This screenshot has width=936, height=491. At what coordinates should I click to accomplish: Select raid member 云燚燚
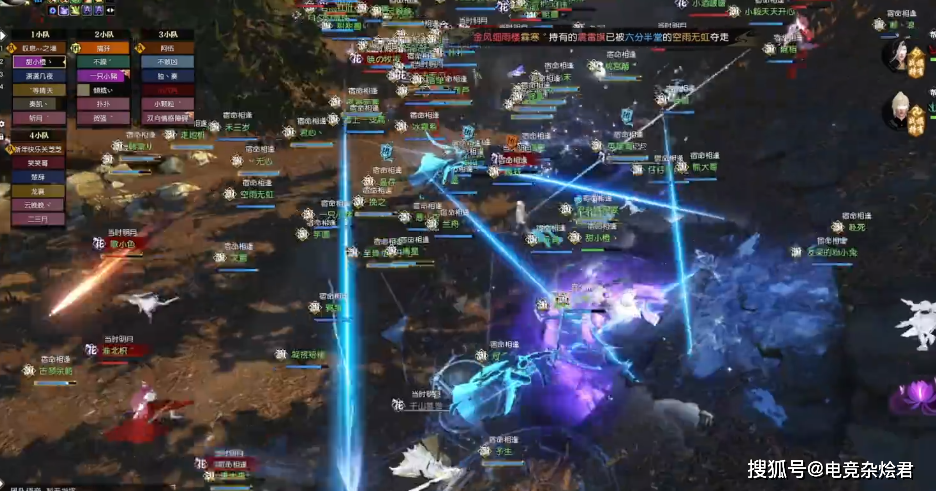(x=38, y=205)
